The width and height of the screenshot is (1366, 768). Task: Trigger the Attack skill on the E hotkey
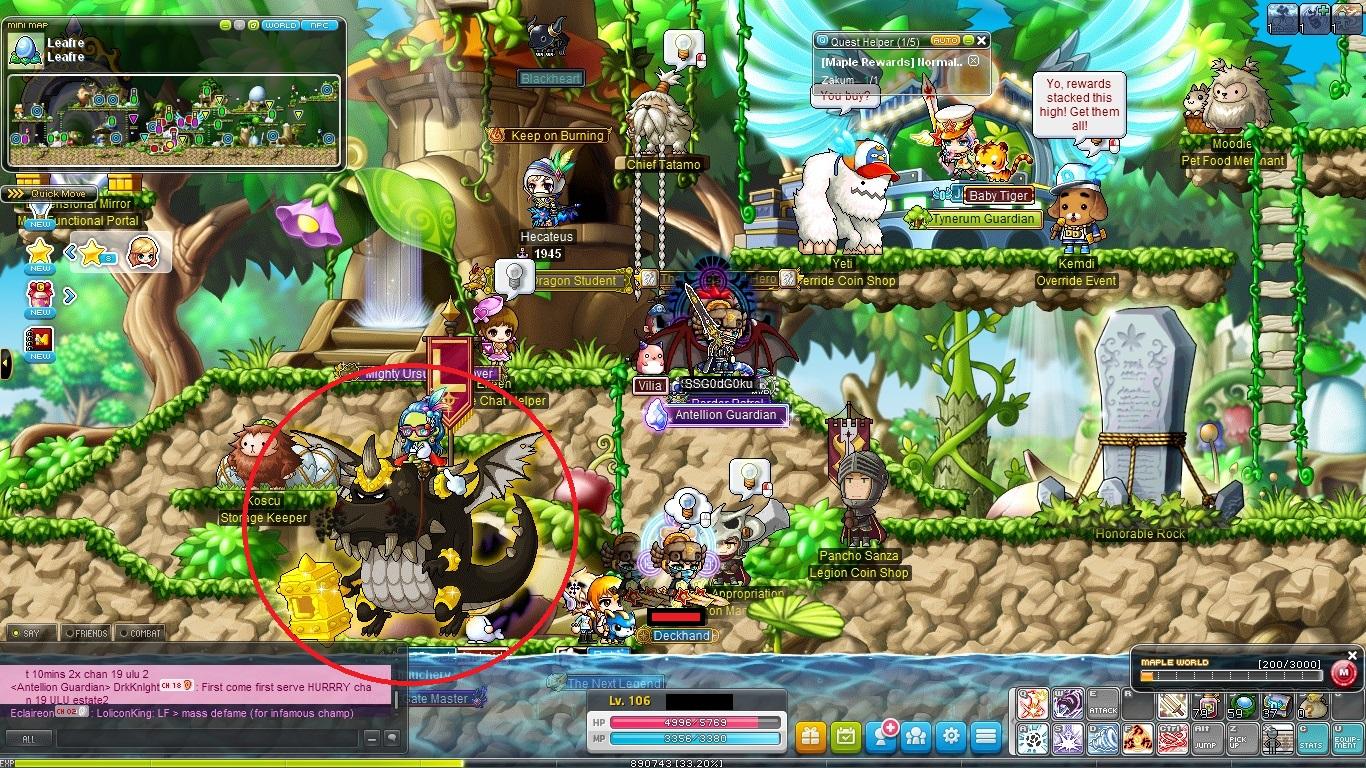coord(1104,703)
